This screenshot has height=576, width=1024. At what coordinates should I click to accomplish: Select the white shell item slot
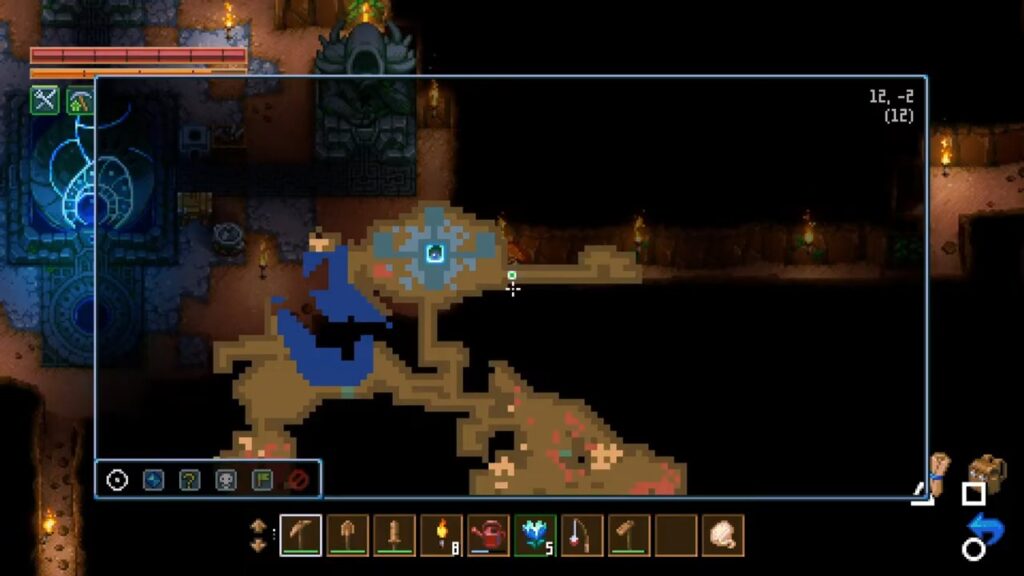point(723,535)
